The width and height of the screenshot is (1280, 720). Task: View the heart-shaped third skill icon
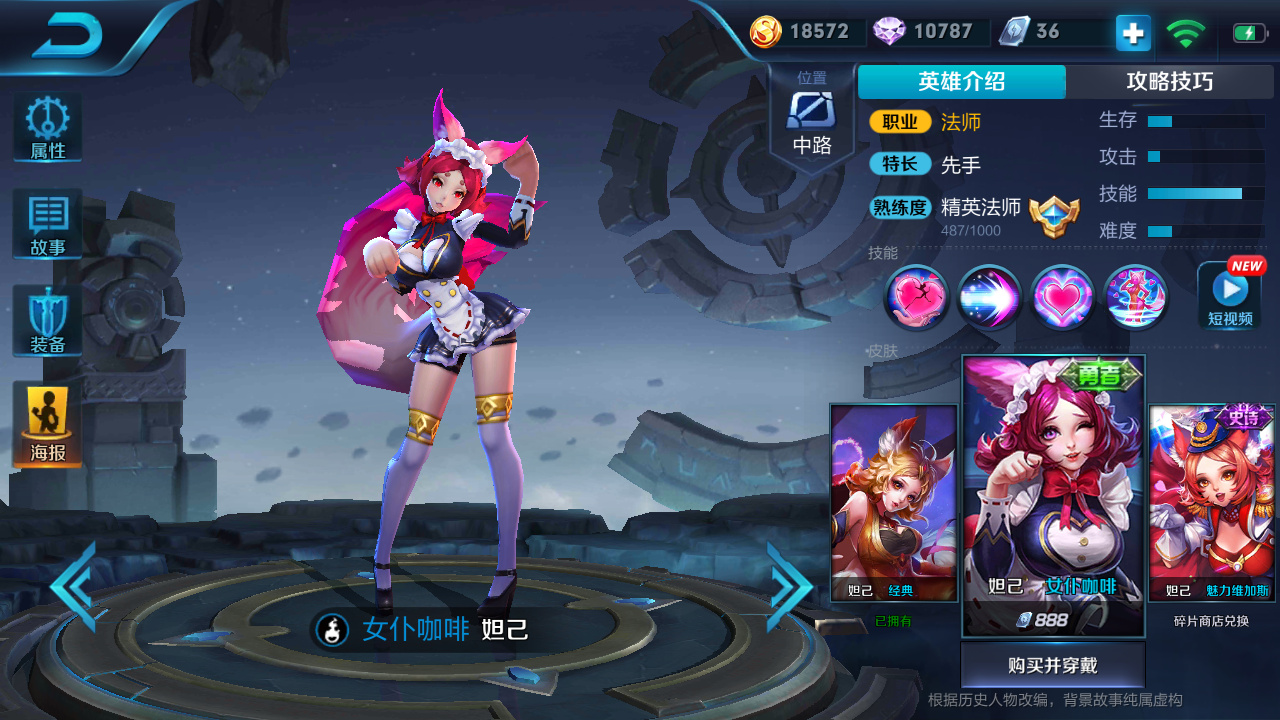(x=1061, y=298)
